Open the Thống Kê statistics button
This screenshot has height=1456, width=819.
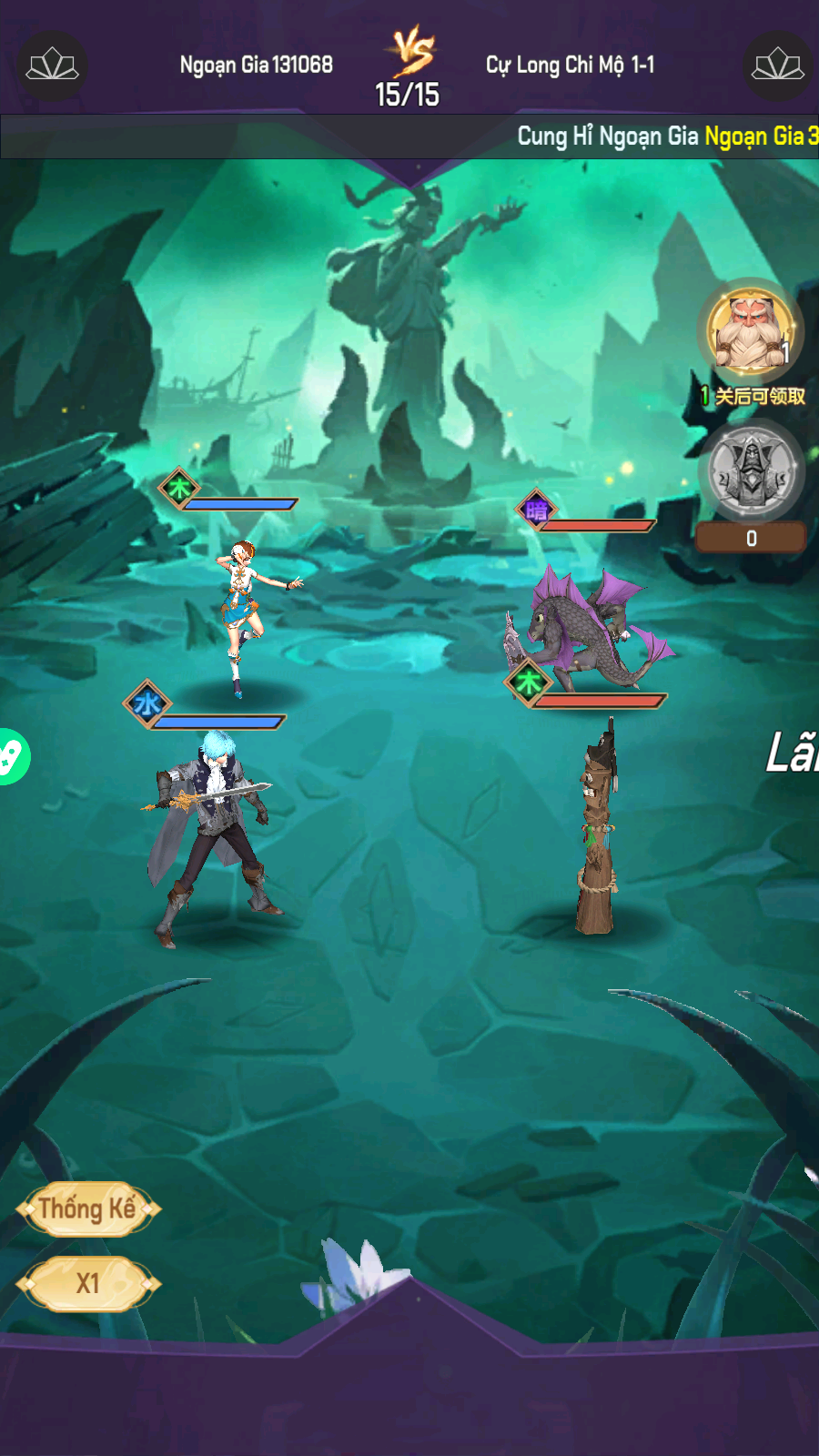87,1208
